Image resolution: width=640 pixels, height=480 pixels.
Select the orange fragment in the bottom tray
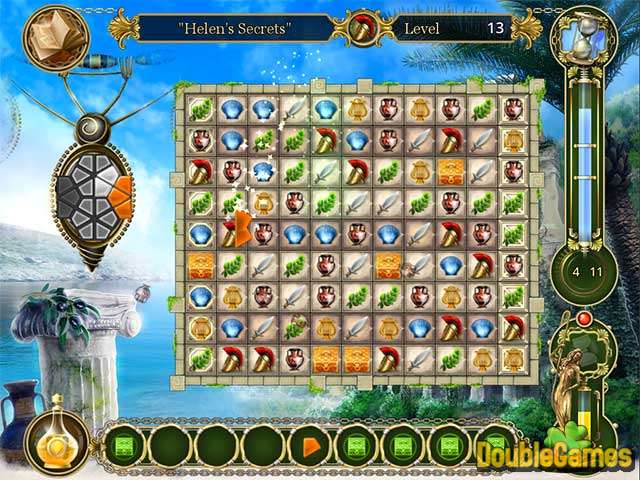[310, 441]
